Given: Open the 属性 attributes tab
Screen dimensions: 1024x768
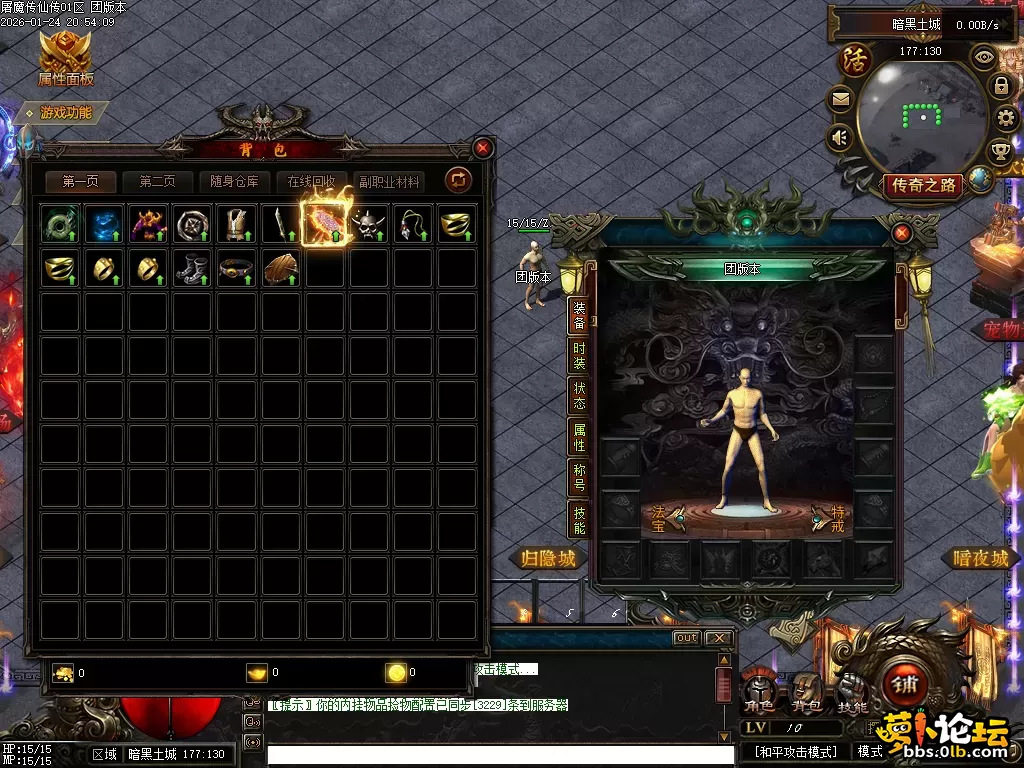Looking at the screenshot, I should coord(579,437).
